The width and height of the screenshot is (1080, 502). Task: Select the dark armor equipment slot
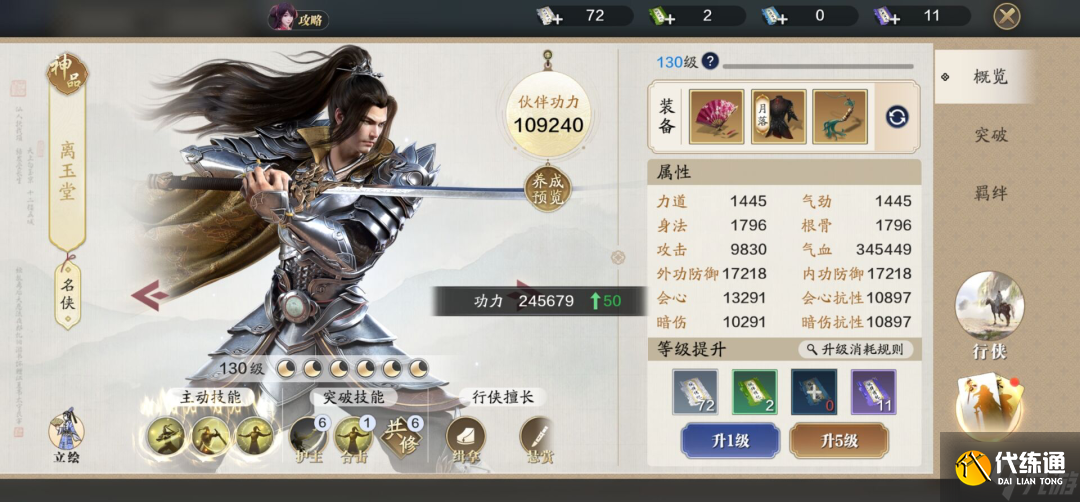778,116
